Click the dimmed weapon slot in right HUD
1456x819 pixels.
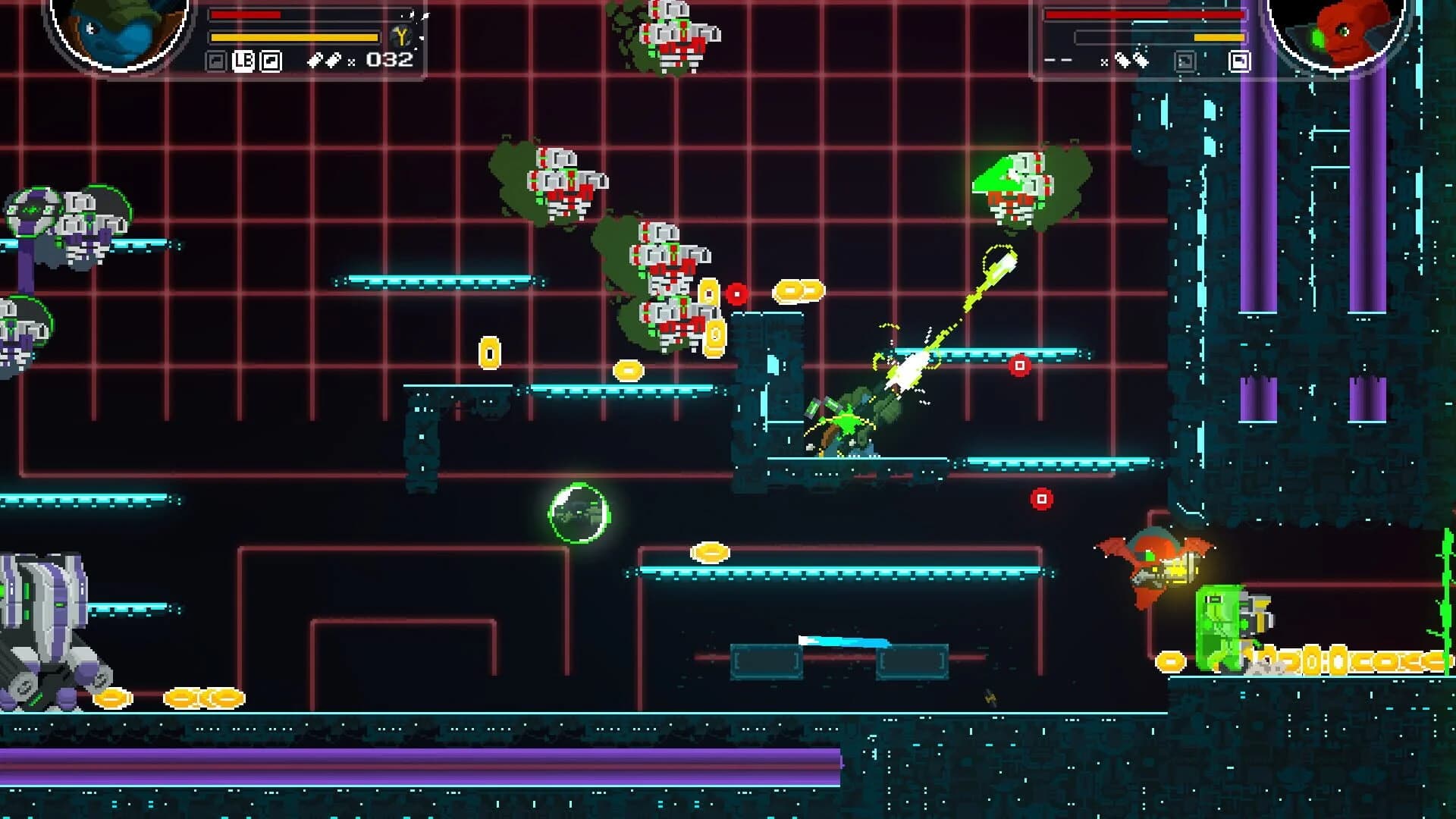(x=1185, y=60)
